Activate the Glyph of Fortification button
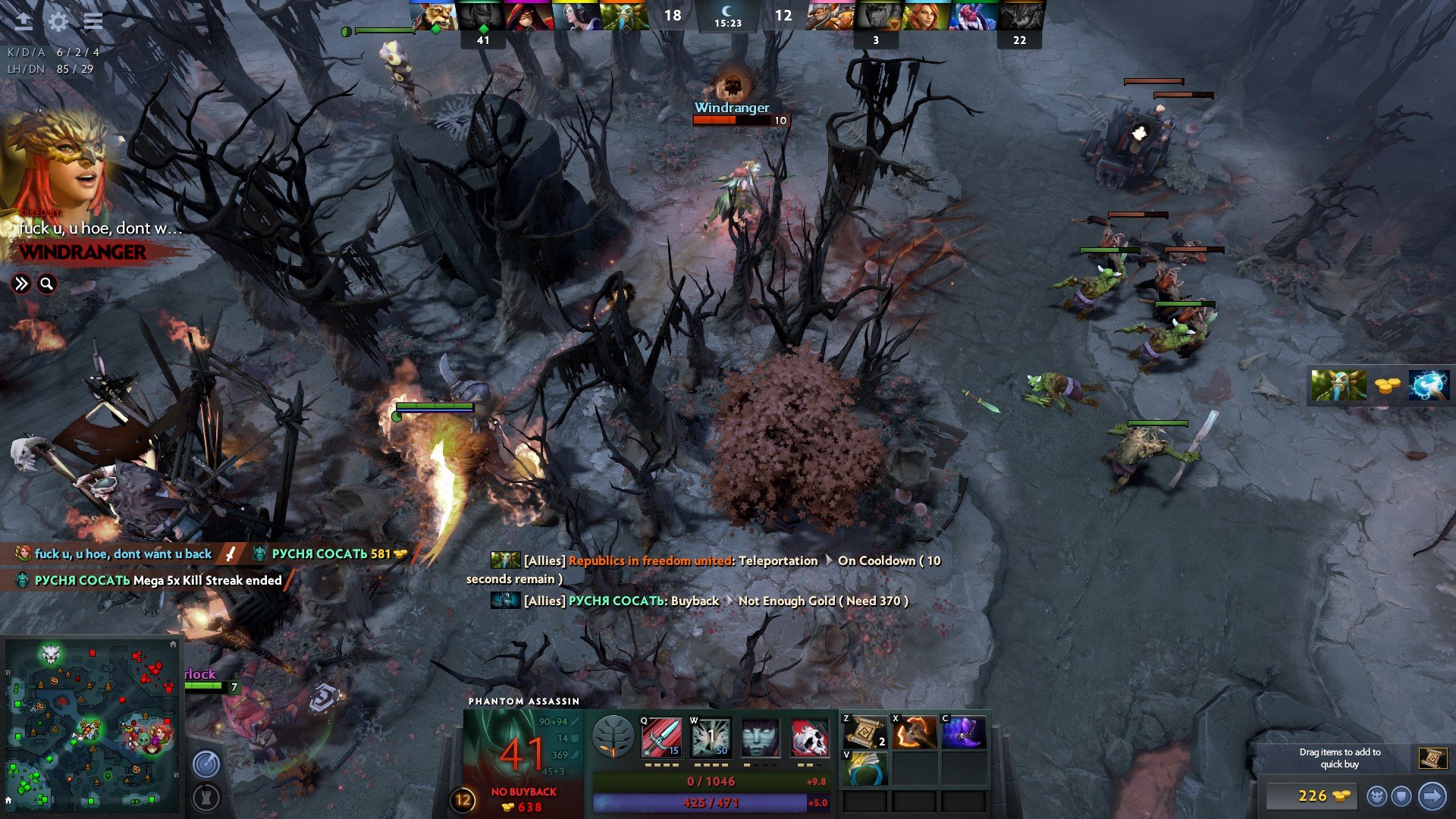The image size is (1456, 819). 206,797
